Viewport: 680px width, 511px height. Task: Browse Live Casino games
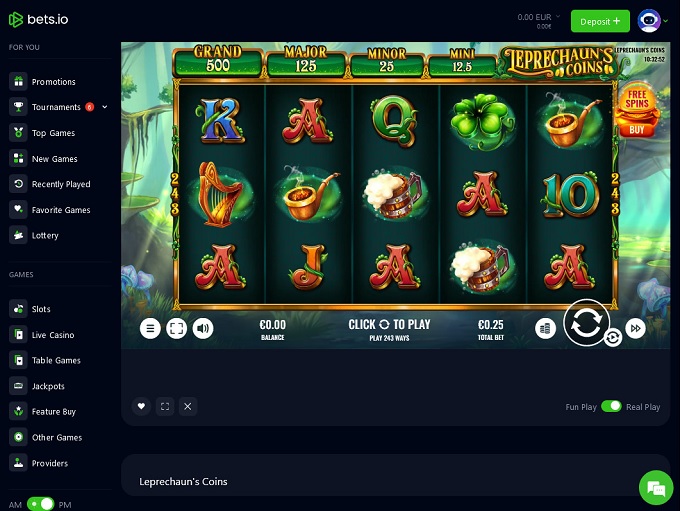click(53, 335)
